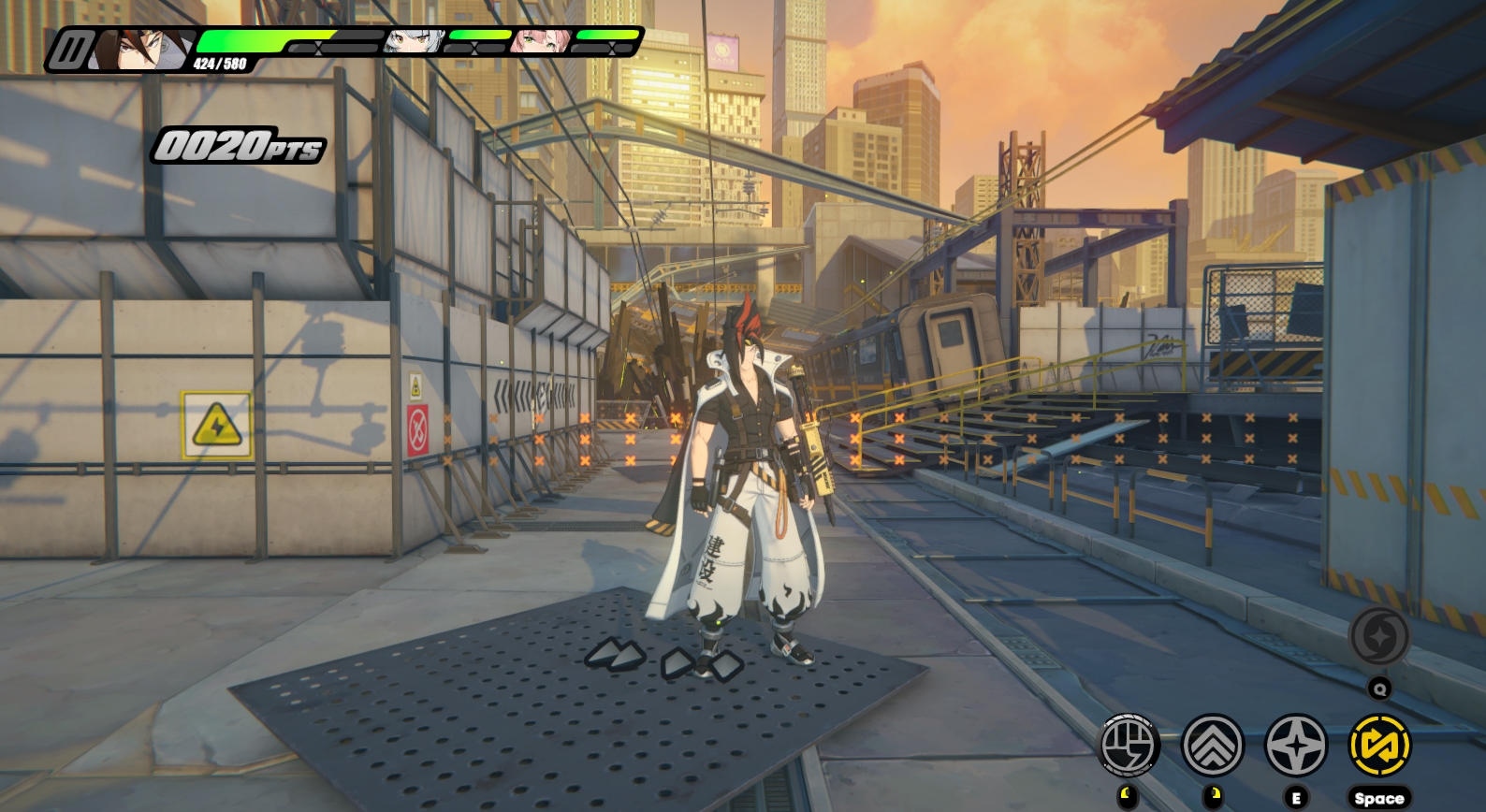
Task: Use the chevron dash ability icon
Action: click(x=1213, y=746)
